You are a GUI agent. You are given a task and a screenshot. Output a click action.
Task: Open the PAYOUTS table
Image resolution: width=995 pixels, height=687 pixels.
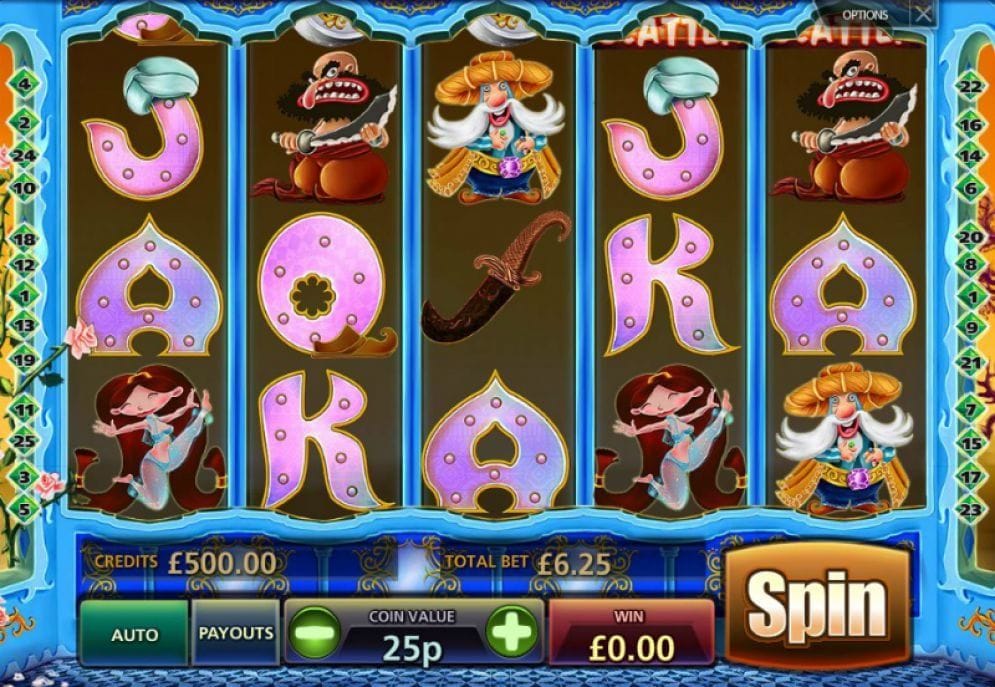(x=236, y=633)
